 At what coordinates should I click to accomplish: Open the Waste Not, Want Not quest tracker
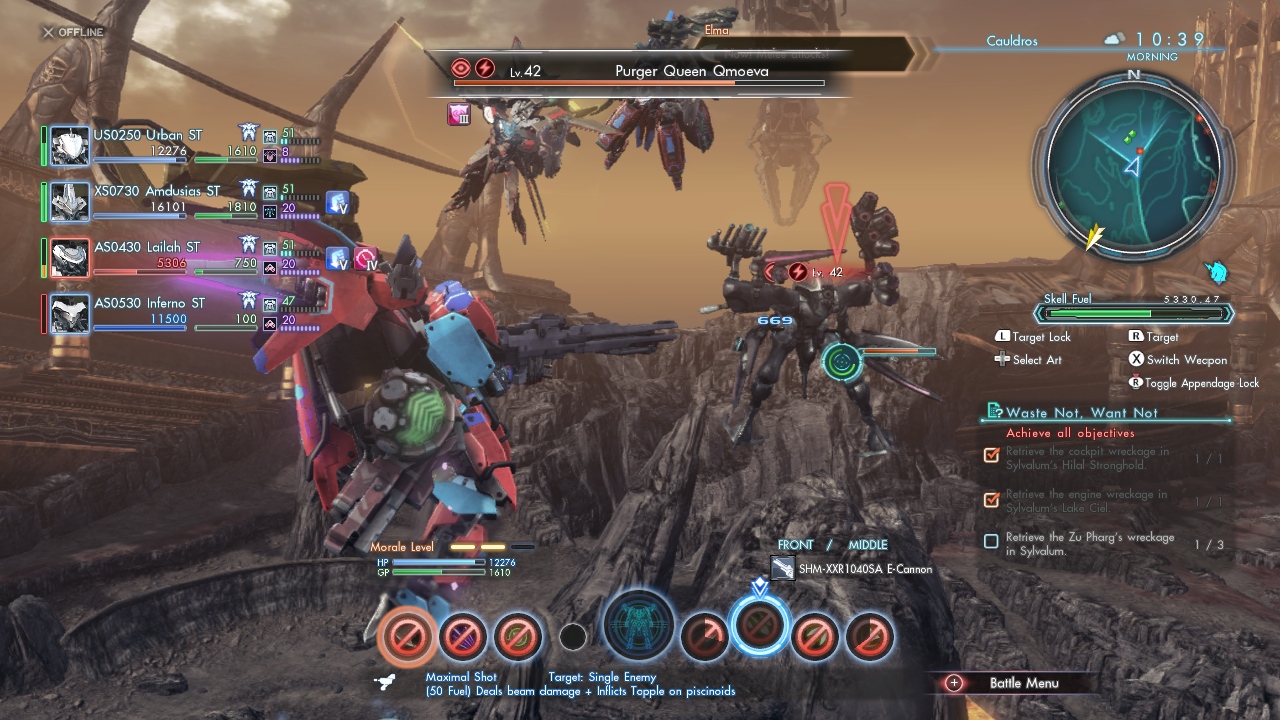[x=1081, y=412]
